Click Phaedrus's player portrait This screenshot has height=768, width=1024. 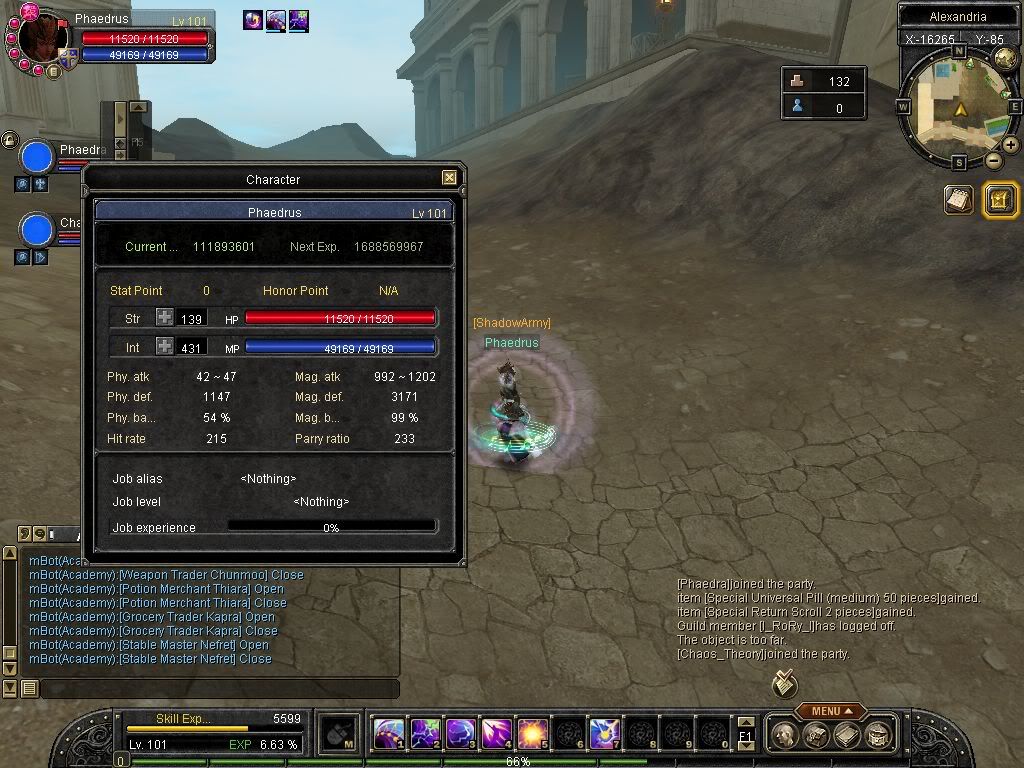(x=40, y=40)
